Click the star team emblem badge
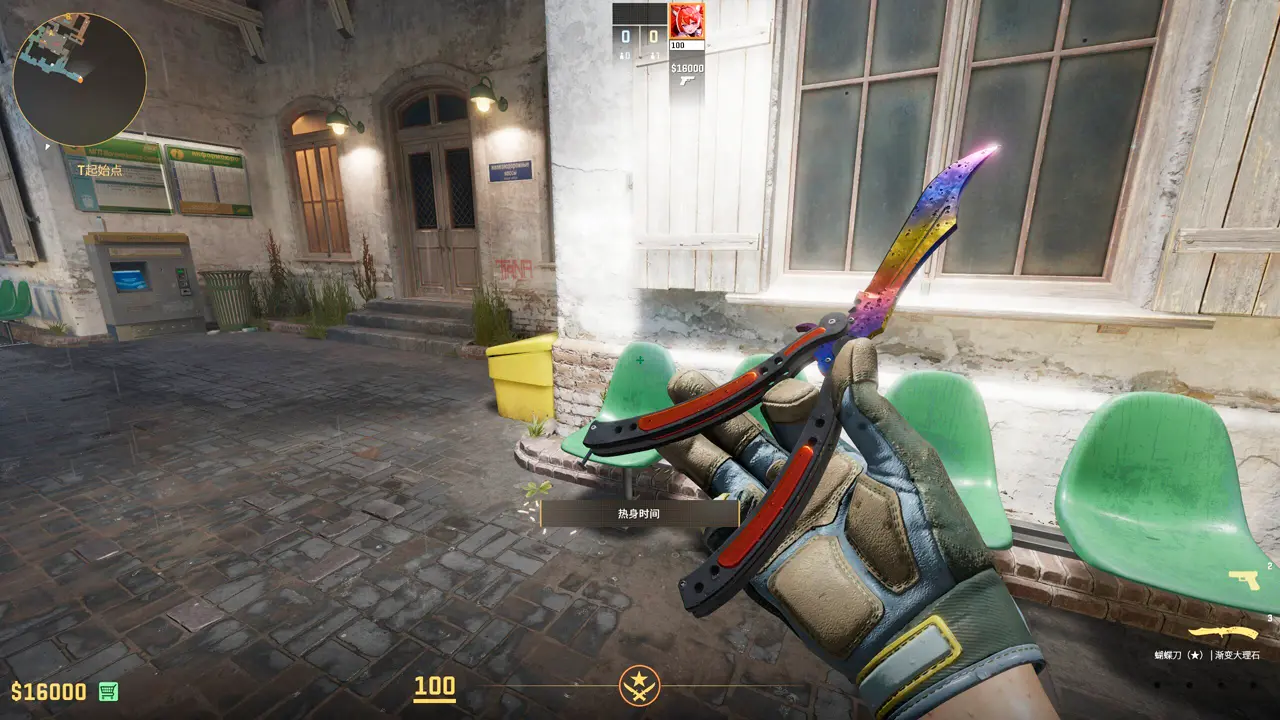Image resolution: width=1280 pixels, height=720 pixels. click(x=639, y=685)
